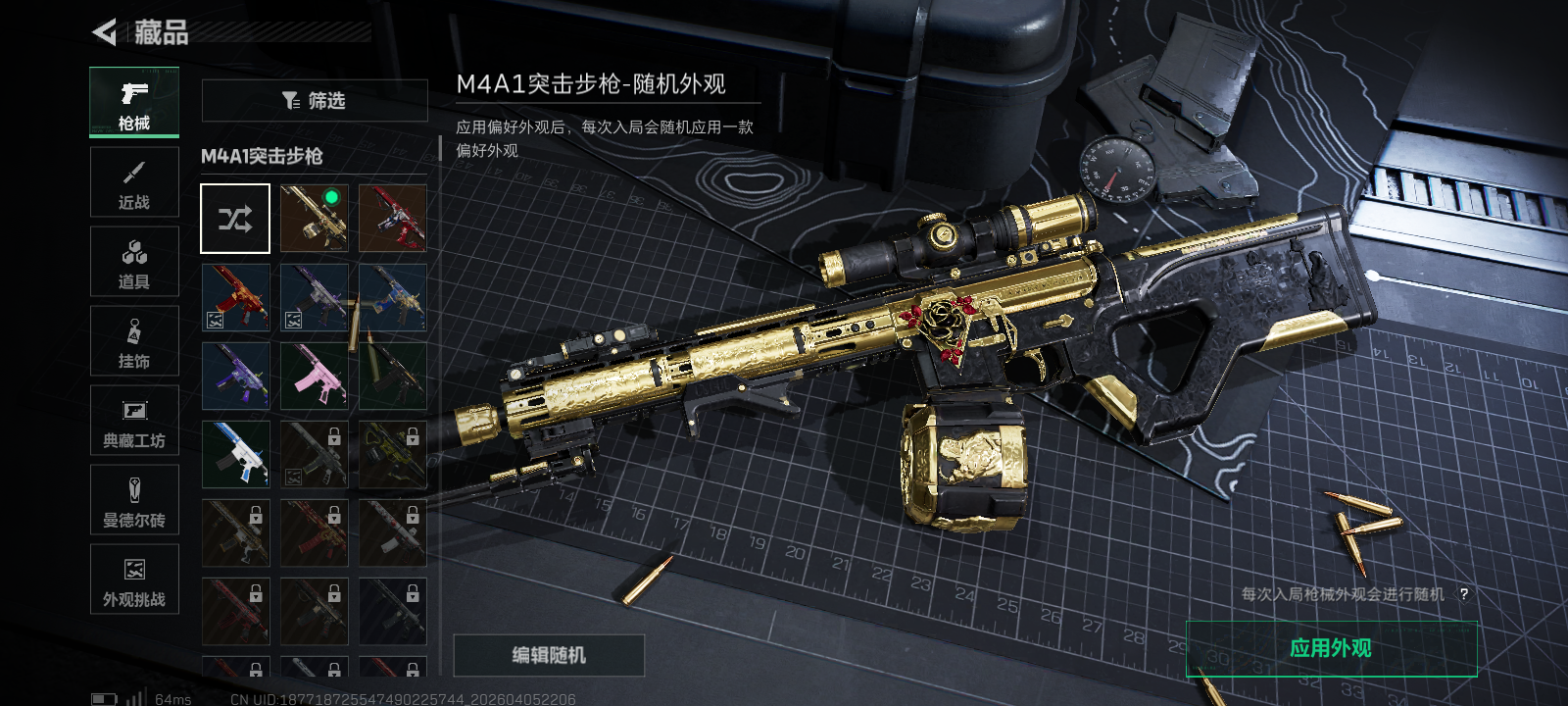The width and height of the screenshot is (1568, 706).
Task: Choose the purple M4A1 skin thumbnail
Action: [235, 376]
